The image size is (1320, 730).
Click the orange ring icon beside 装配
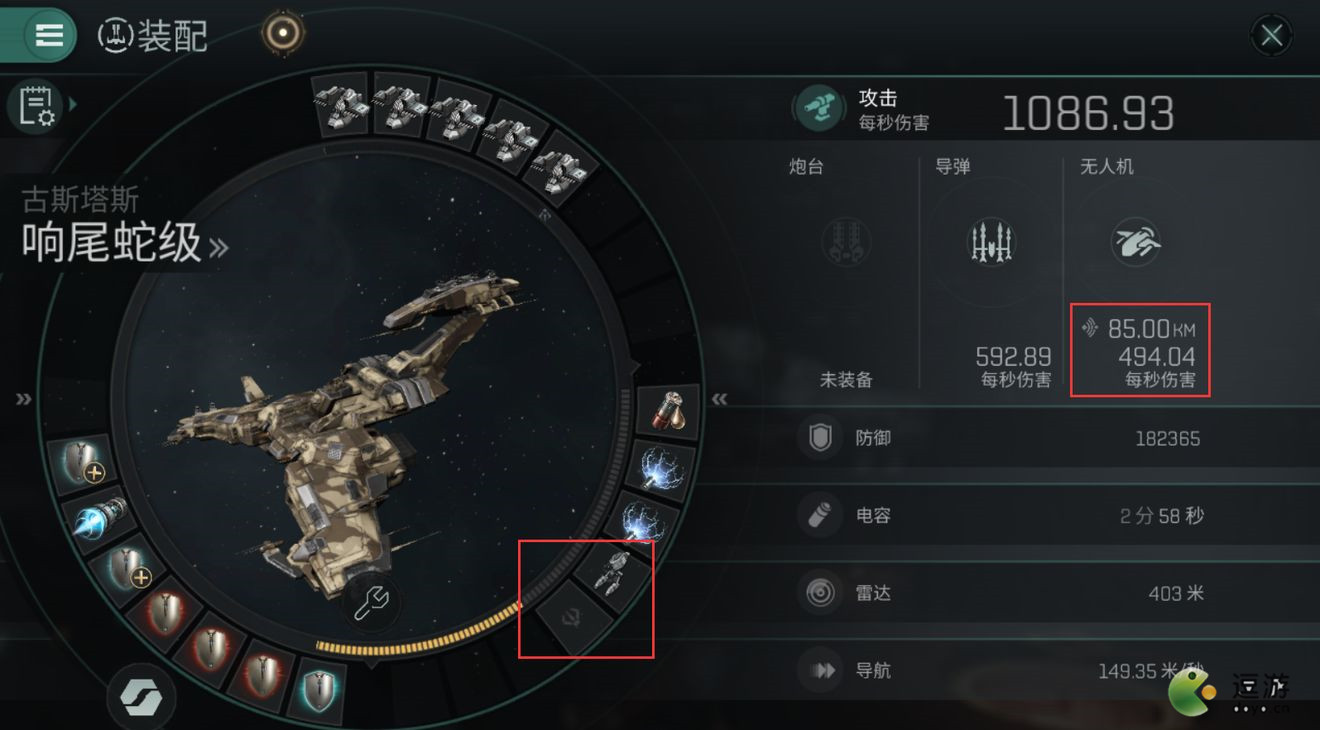point(283,34)
